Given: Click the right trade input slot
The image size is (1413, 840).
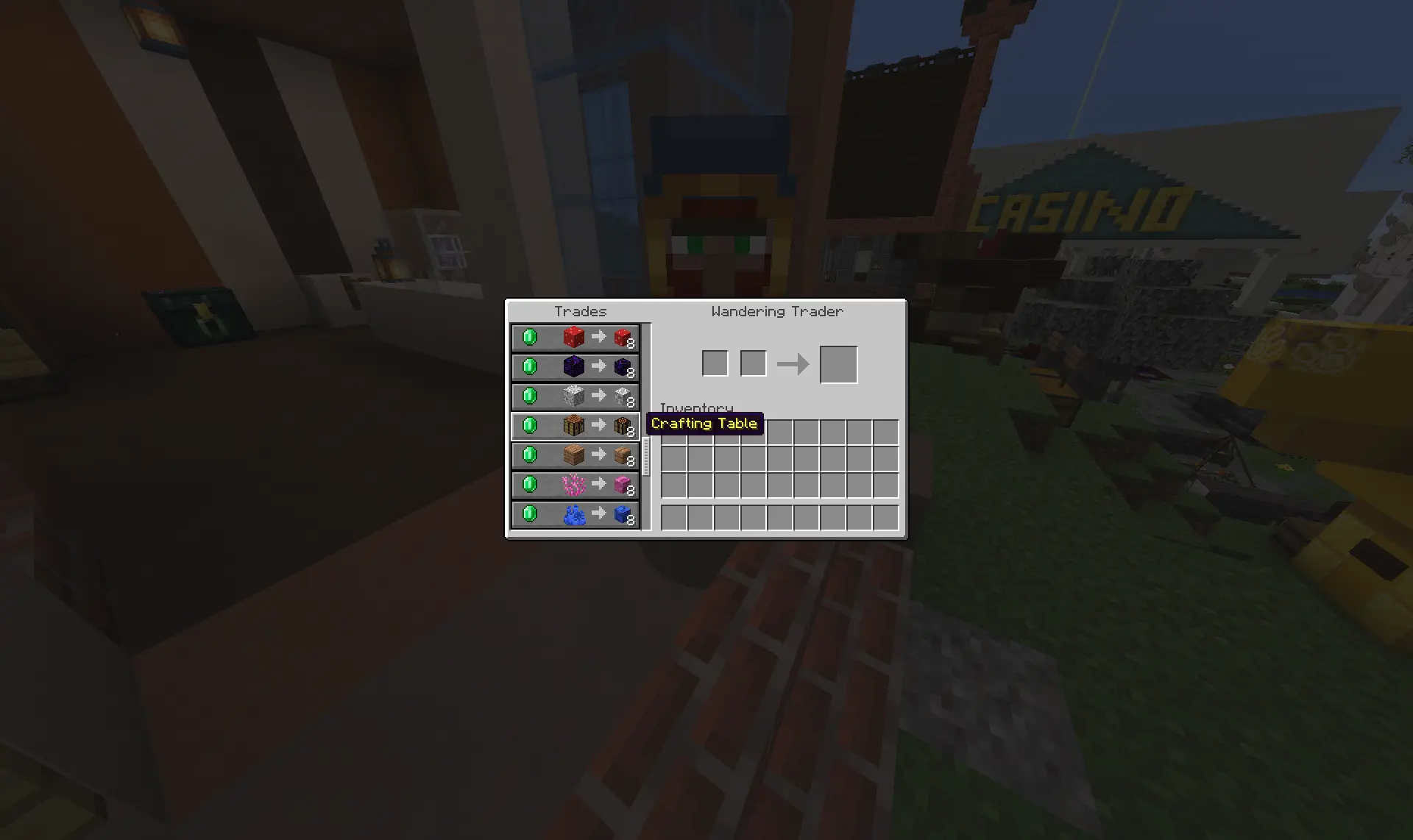Looking at the screenshot, I should [x=753, y=363].
